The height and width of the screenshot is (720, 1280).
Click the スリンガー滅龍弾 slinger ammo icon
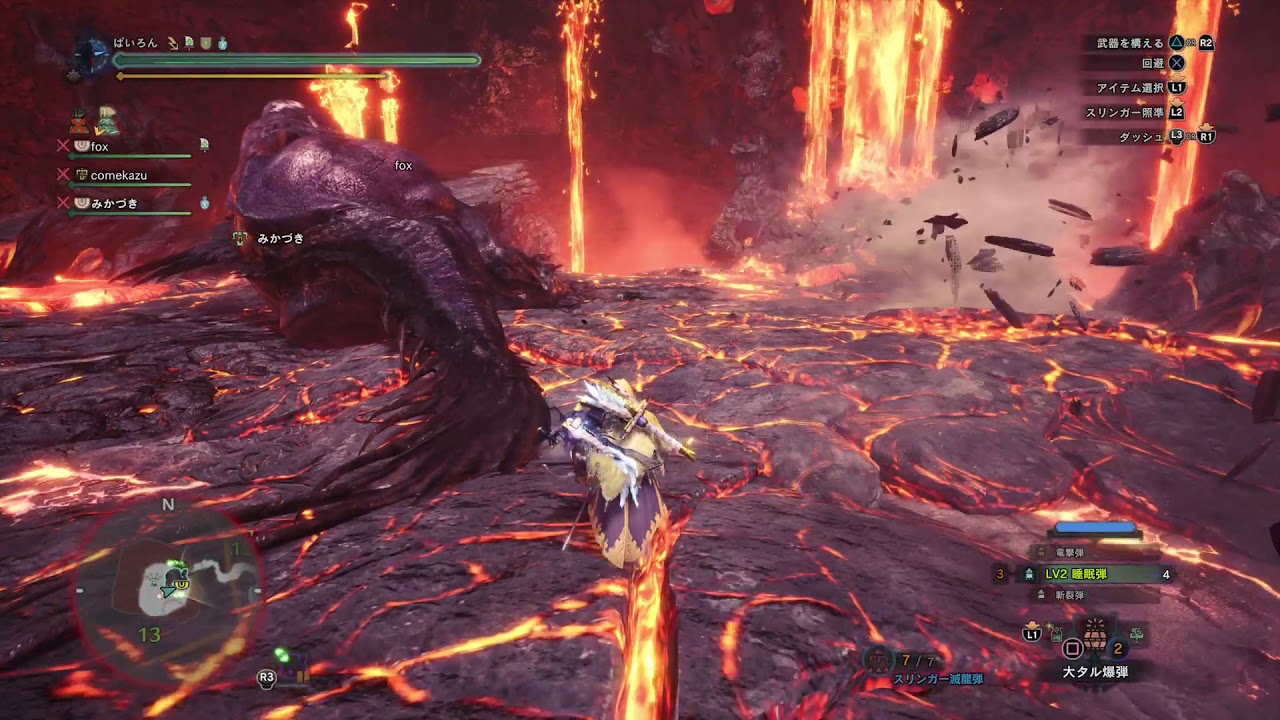[879, 659]
